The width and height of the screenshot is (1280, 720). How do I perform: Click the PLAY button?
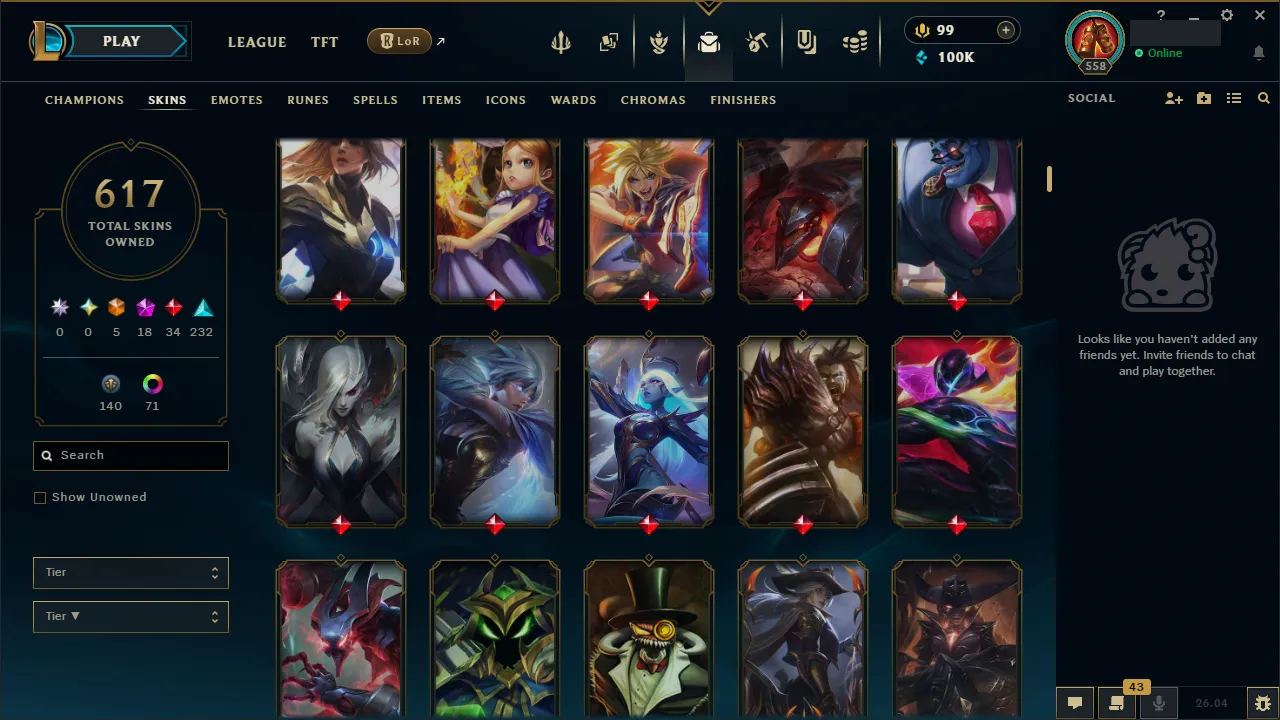121,41
